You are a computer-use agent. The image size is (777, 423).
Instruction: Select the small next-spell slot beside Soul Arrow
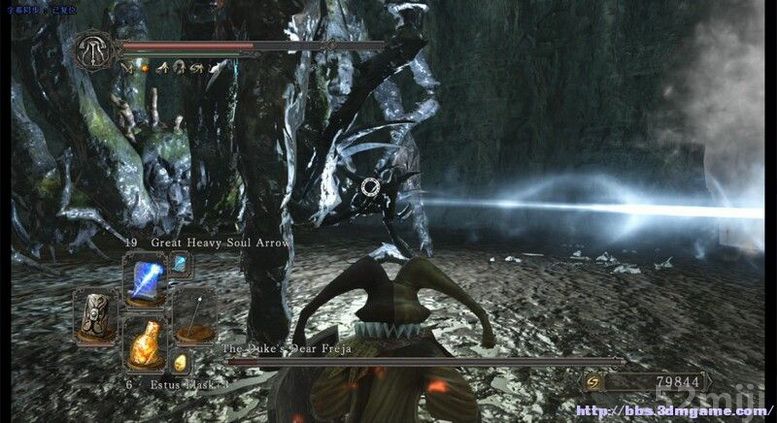tap(180, 265)
